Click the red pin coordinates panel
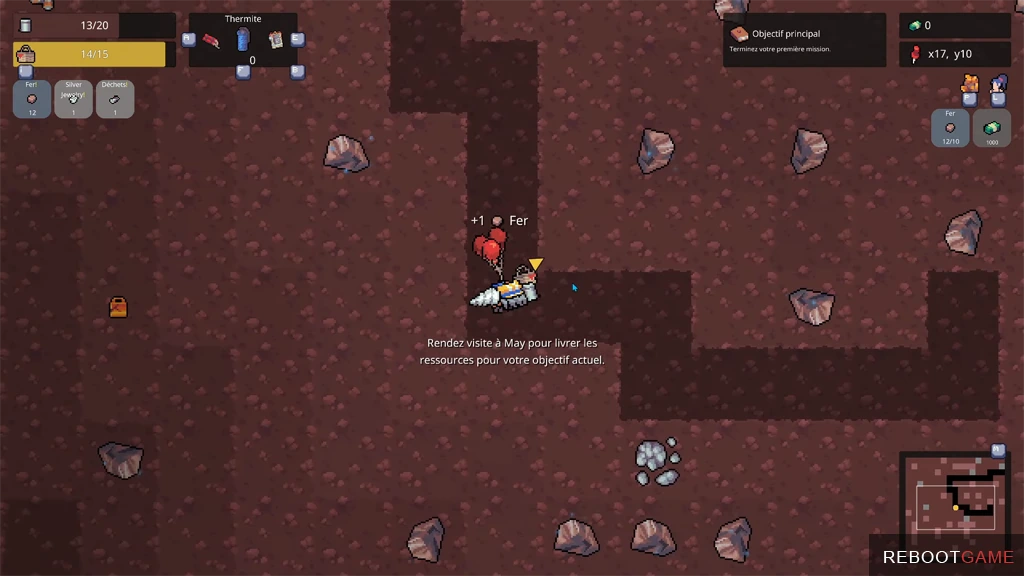 click(954, 54)
